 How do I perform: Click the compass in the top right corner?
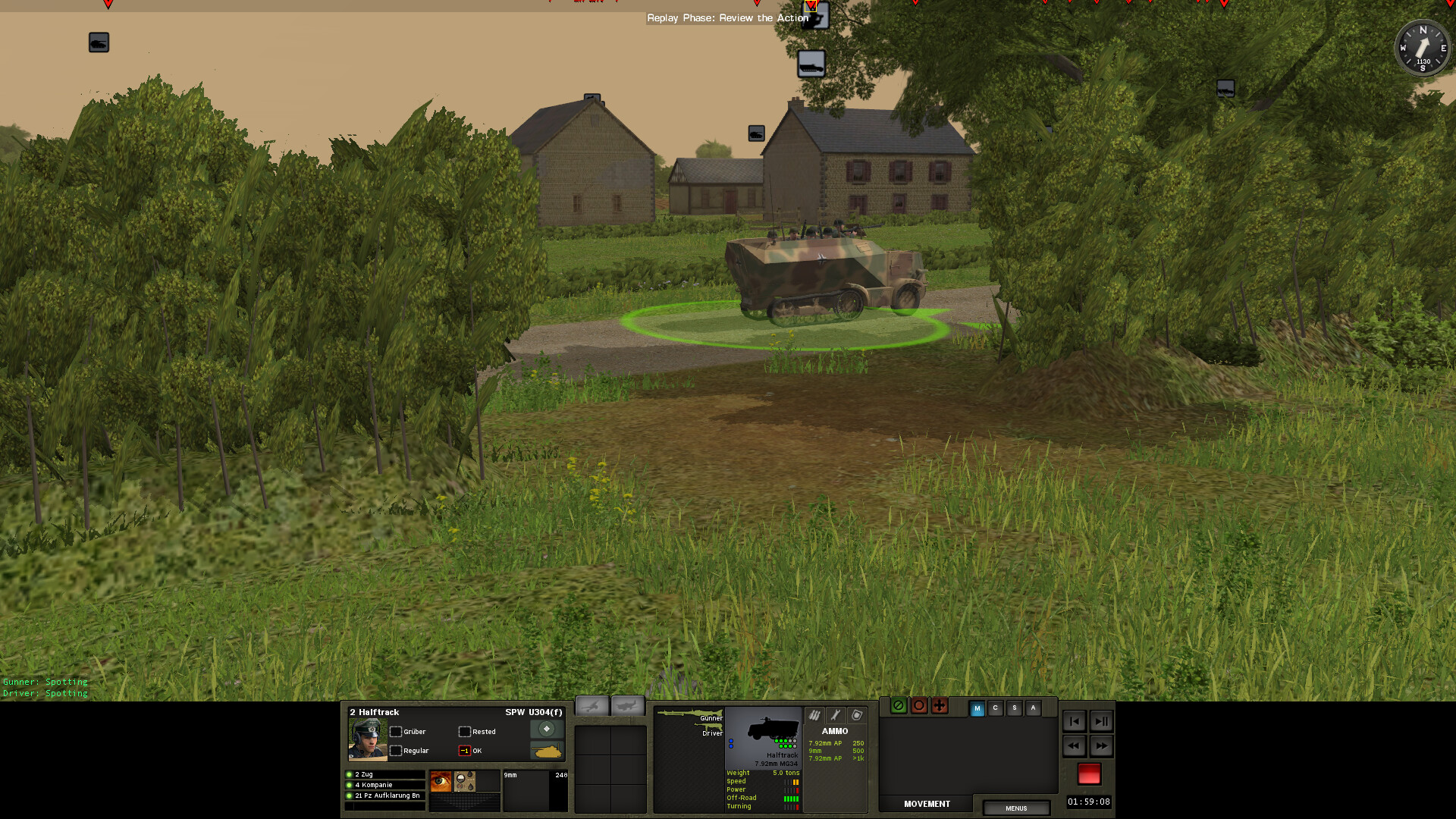pos(1423,48)
